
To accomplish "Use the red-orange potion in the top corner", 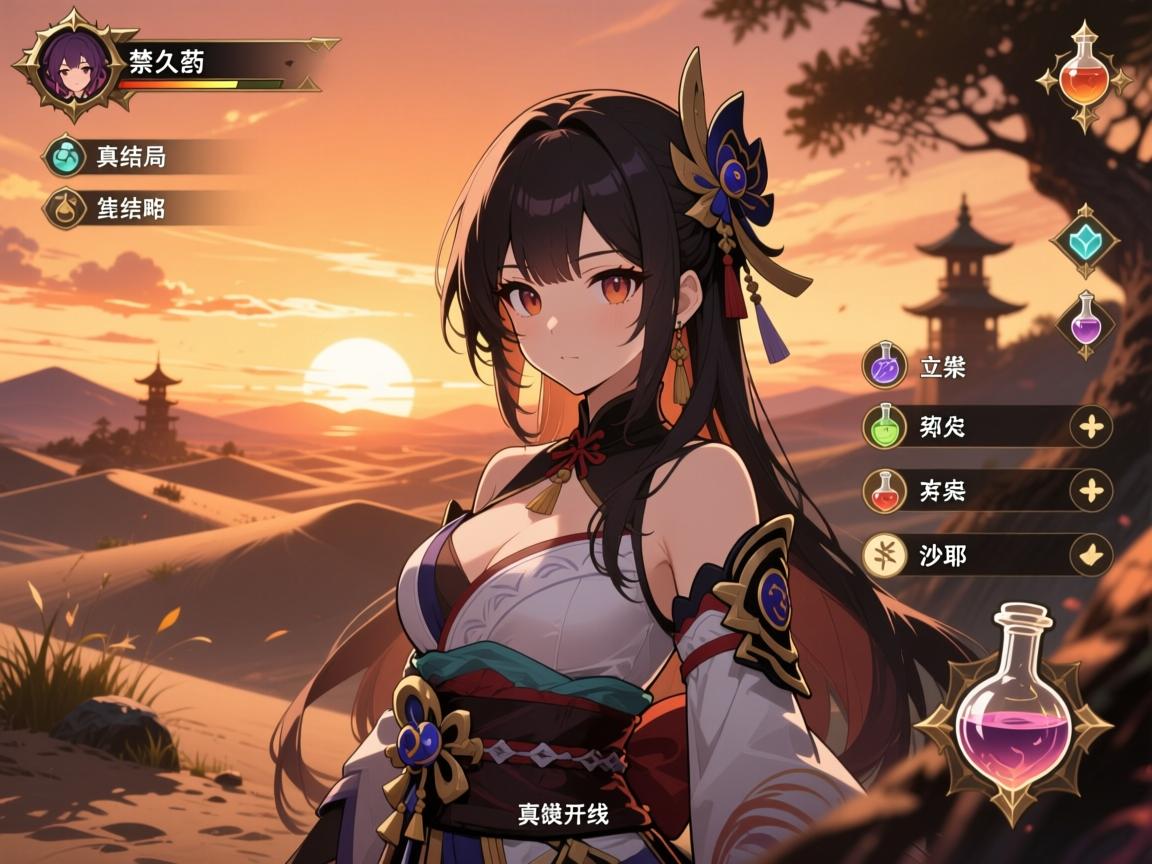I will click(1084, 77).
